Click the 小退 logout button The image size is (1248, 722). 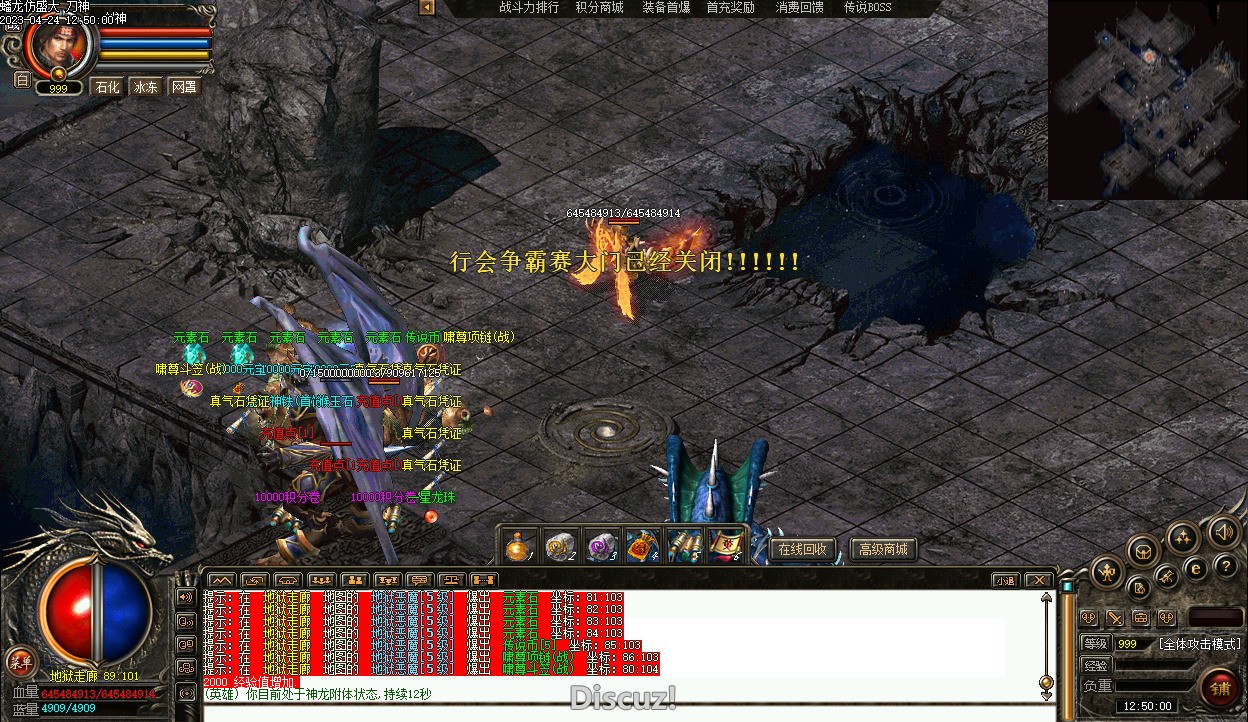1005,580
